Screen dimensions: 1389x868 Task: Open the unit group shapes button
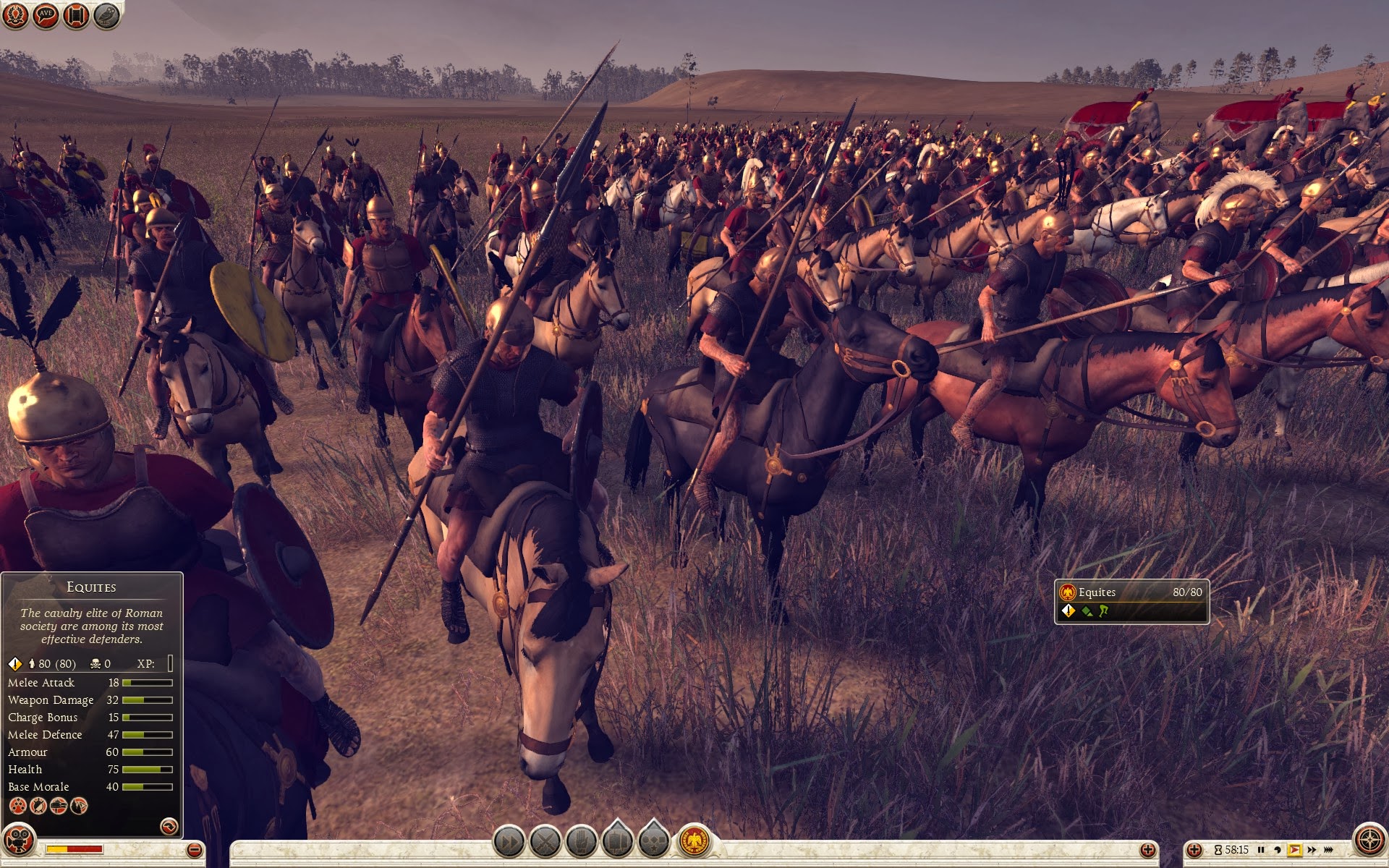(654, 841)
